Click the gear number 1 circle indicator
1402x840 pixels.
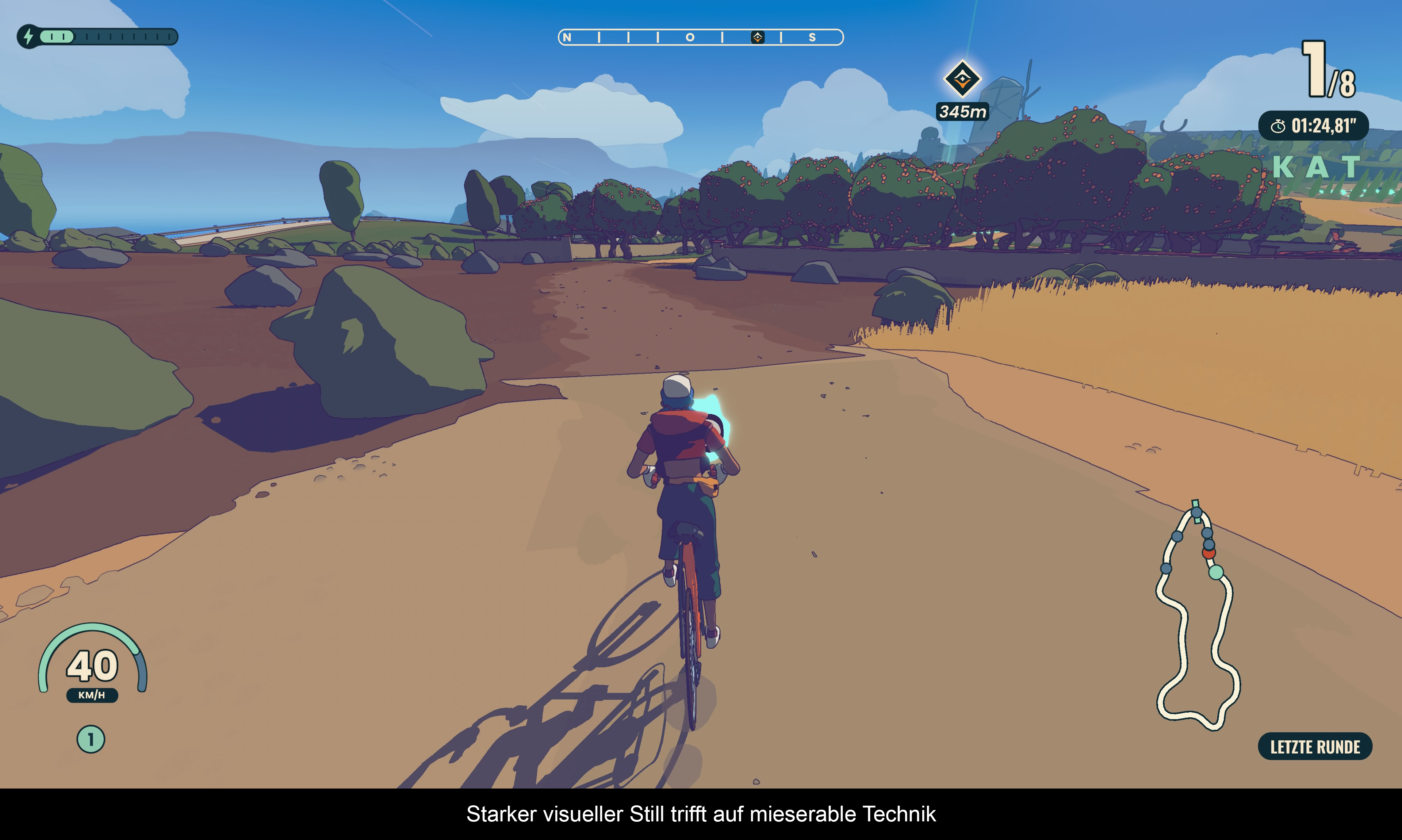coord(91,739)
